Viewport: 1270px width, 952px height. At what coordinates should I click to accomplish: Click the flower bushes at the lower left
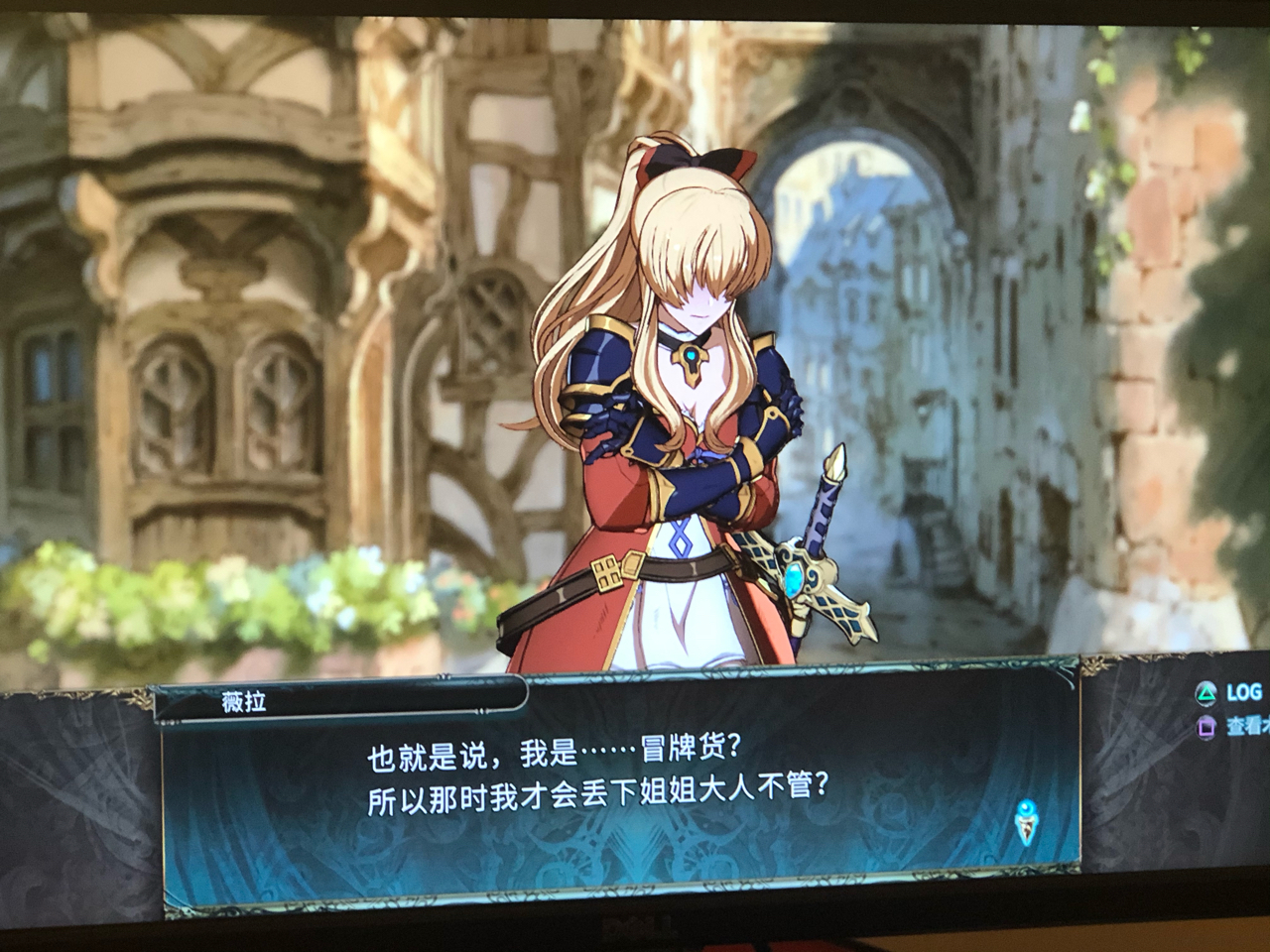coord(119,595)
